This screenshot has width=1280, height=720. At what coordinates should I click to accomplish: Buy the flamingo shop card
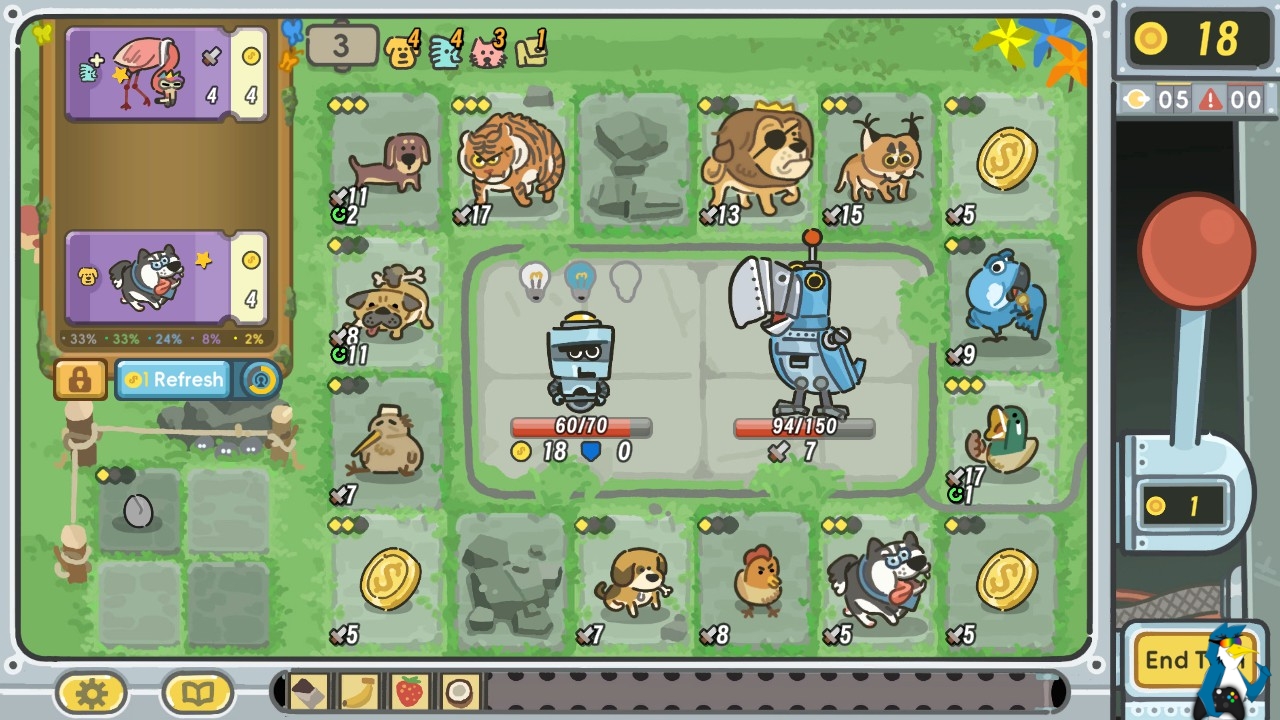pos(165,75)
